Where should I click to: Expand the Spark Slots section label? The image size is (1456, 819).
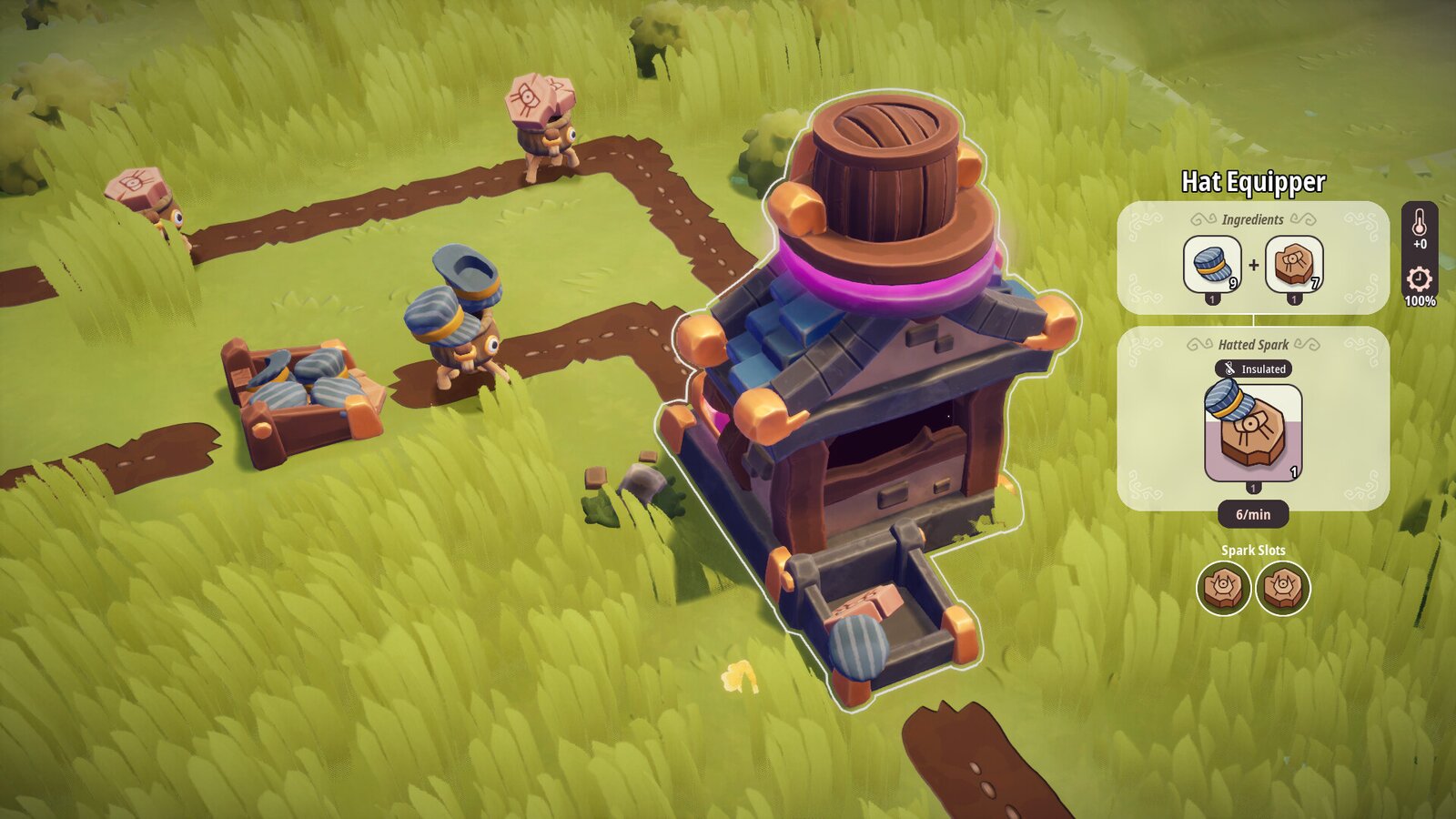point(1256,550)
